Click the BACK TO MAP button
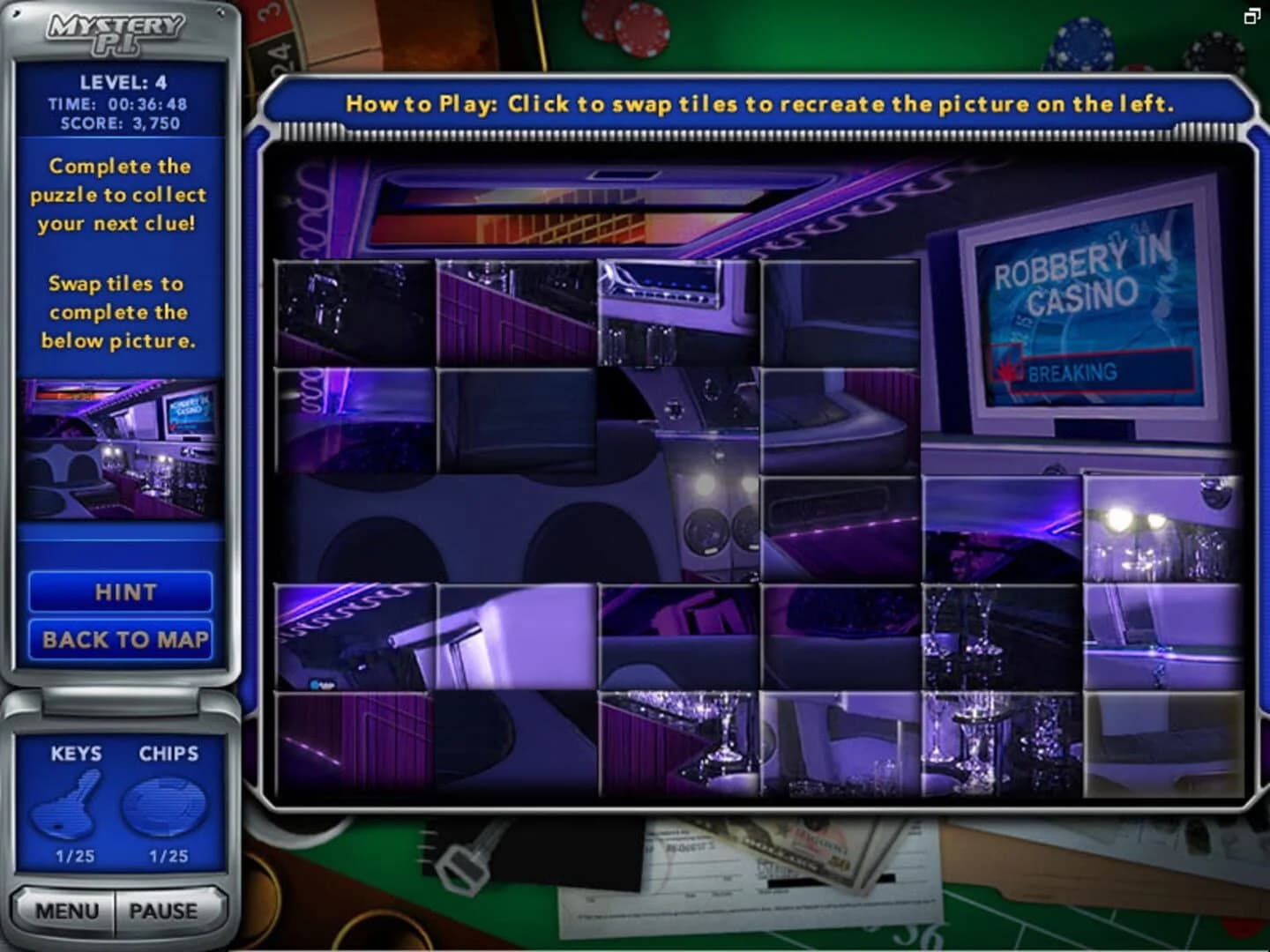The width and height of the screenshot is (1270, 952). click(x=121, y=640)
